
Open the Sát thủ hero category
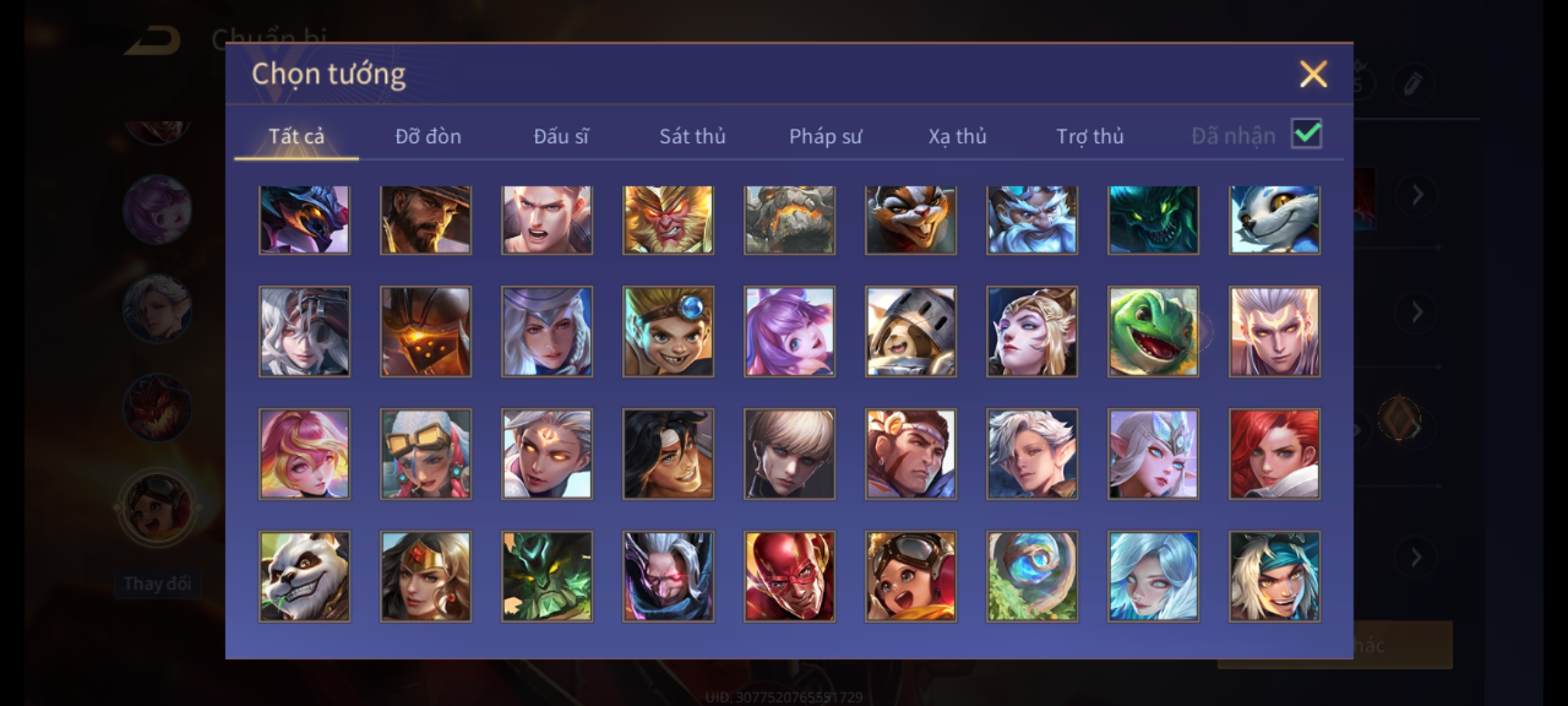coord(692,136)
